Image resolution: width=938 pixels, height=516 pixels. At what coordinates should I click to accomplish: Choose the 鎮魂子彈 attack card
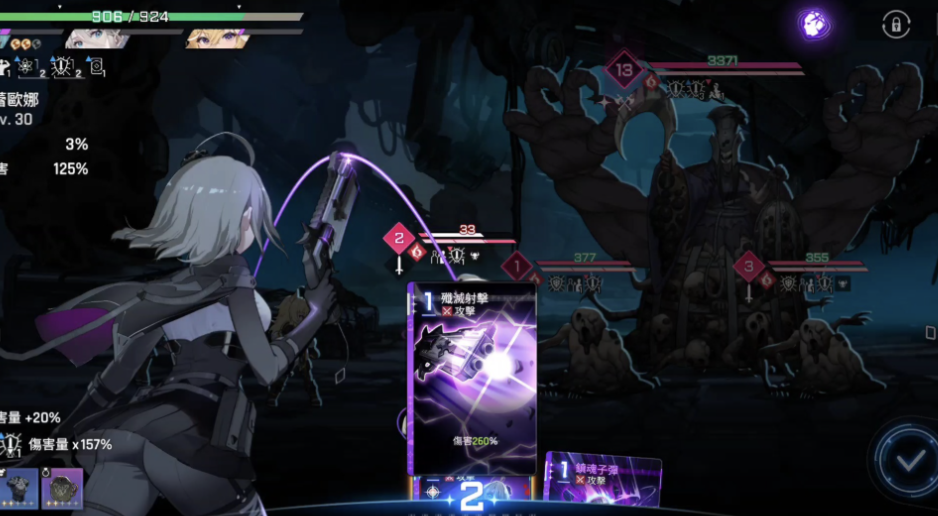pos(603,483)
